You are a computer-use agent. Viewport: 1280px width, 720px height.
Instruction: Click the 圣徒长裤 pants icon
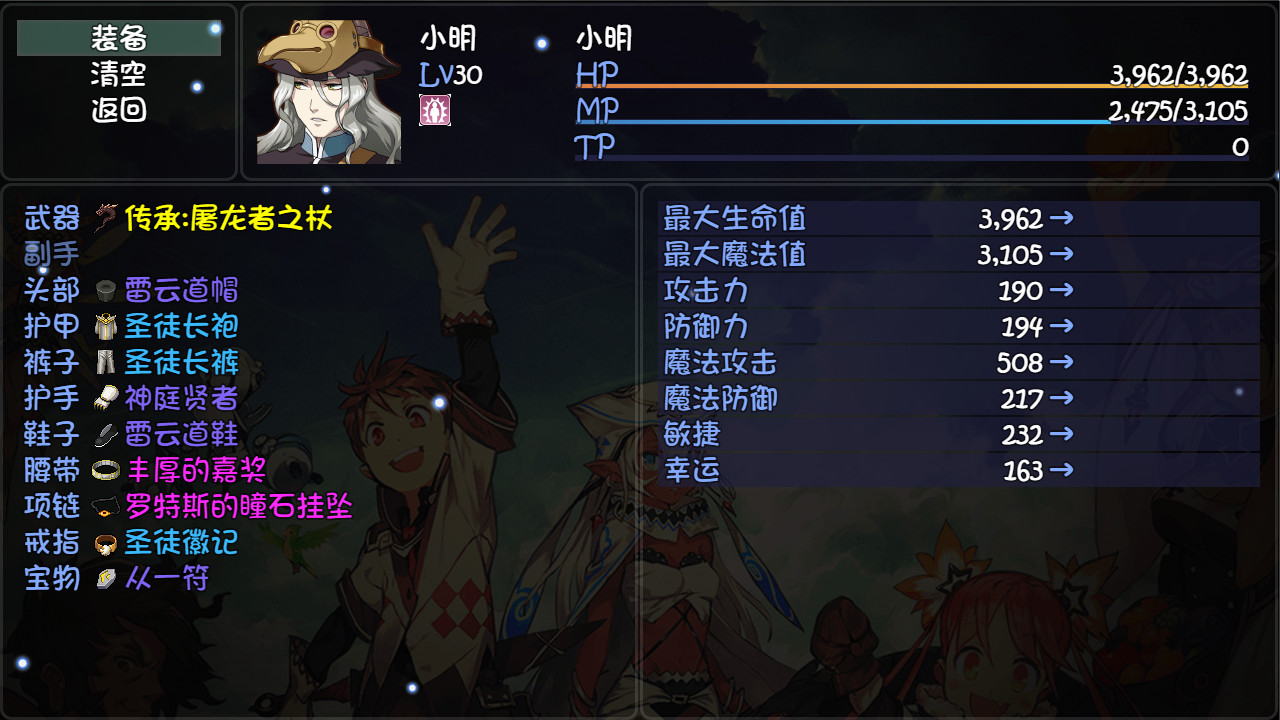coord(107,363)
